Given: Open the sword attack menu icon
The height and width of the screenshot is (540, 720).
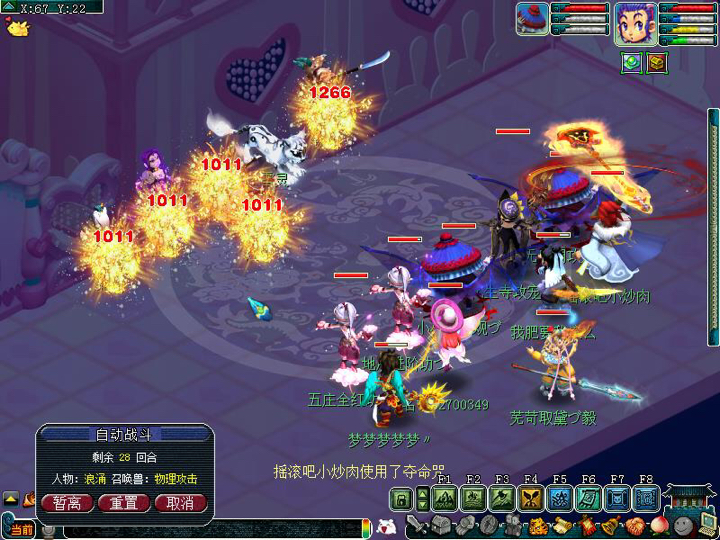Looking at the screenshot, I should click(x=417, y=525).
